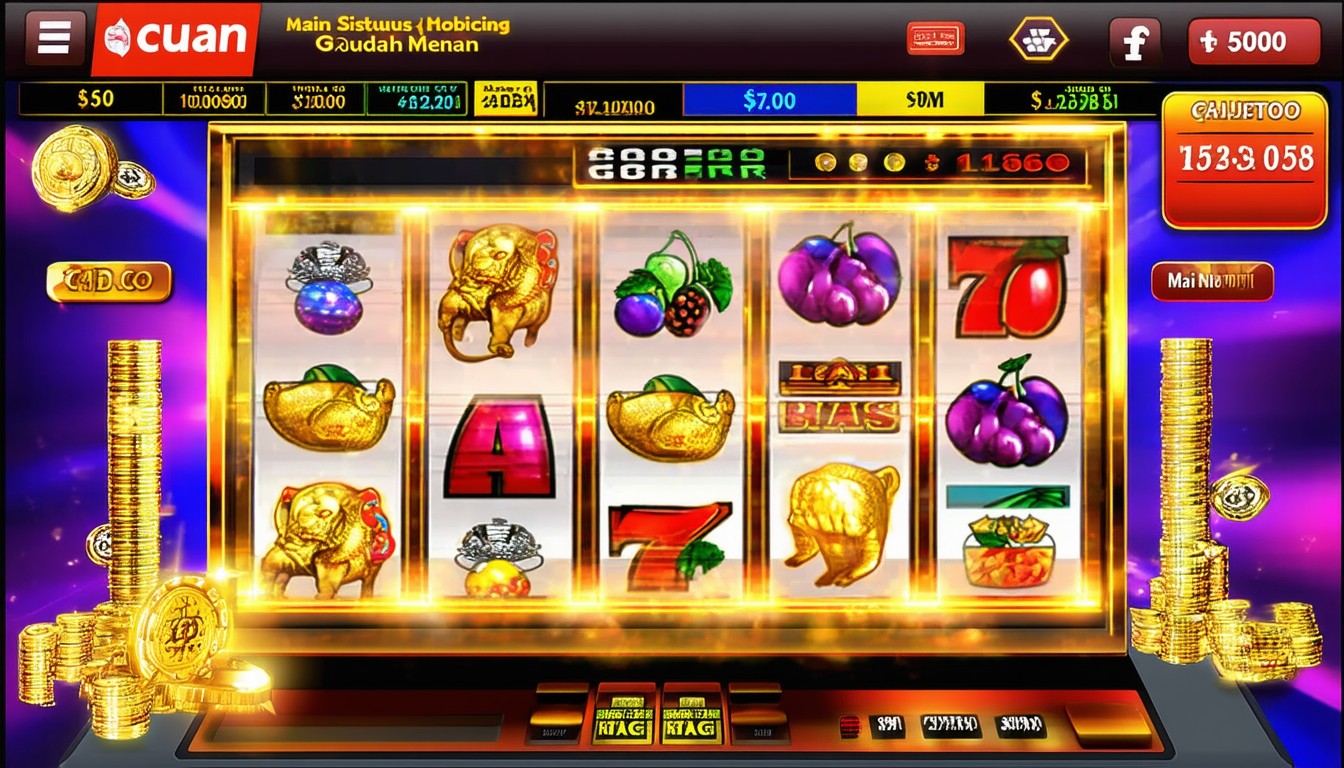Select the $50 bet option
Screen dimensions: 1344x768
[95, 99]
